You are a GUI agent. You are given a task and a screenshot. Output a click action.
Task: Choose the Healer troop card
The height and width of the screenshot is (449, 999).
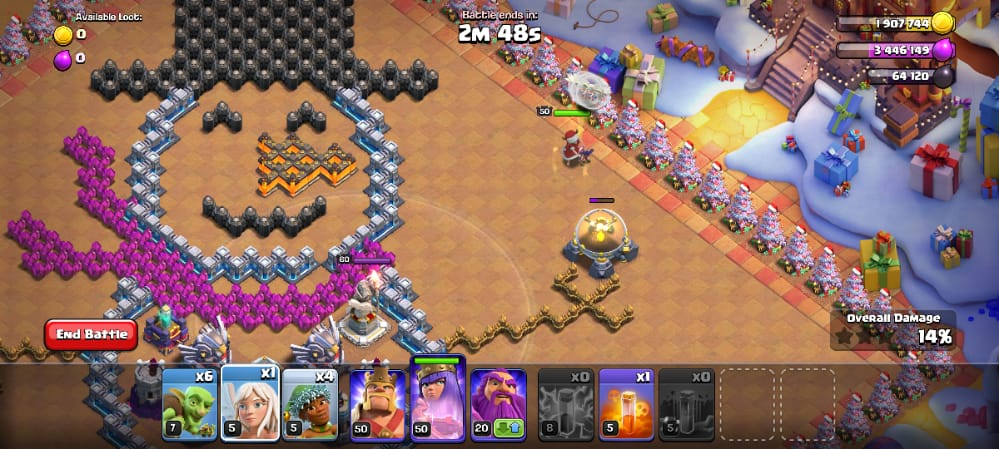click(x=249, y=404)
